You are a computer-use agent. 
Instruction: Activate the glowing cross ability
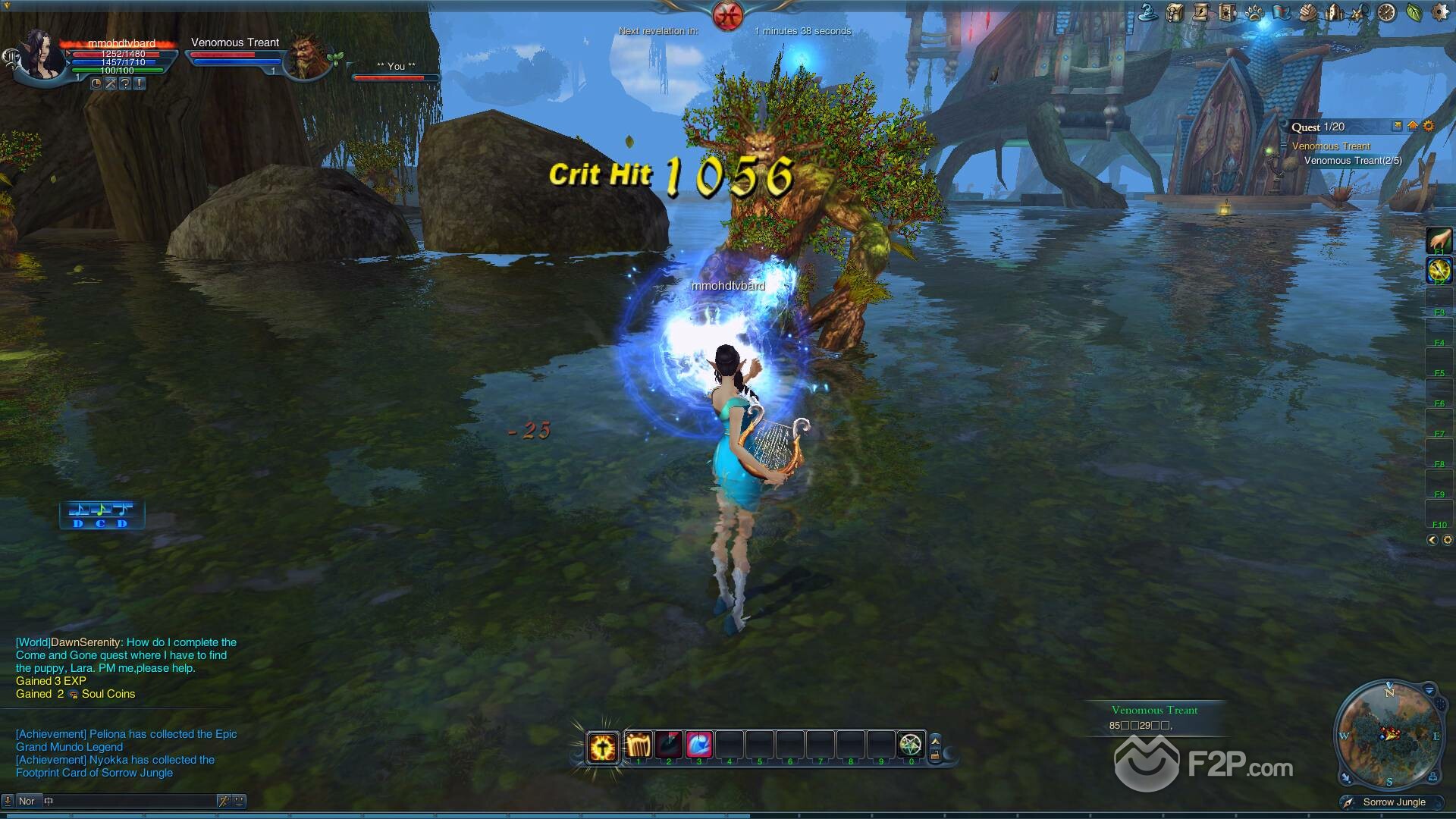click(x=603, y=747)
